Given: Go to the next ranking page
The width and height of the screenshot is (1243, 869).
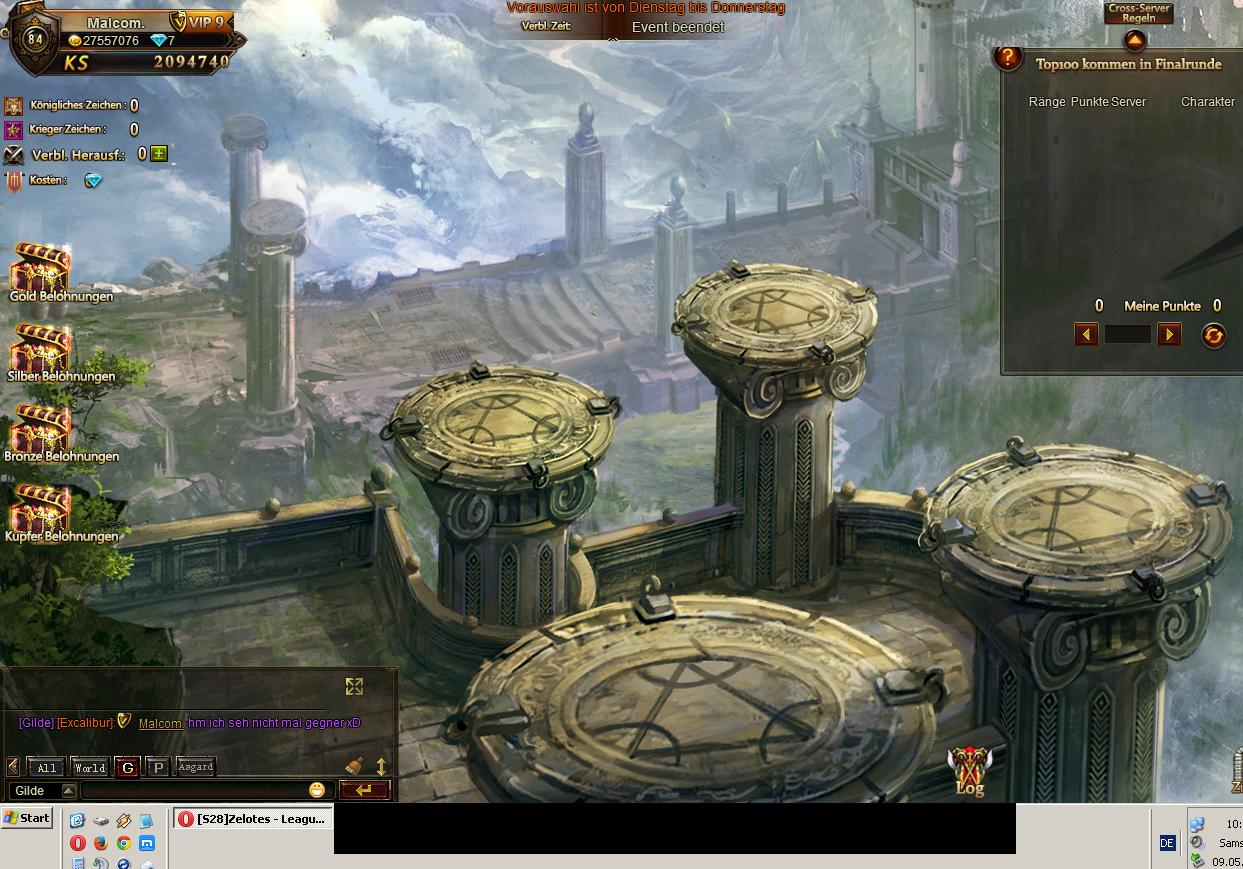Looking at the screenshot, I should (1169, 334).
